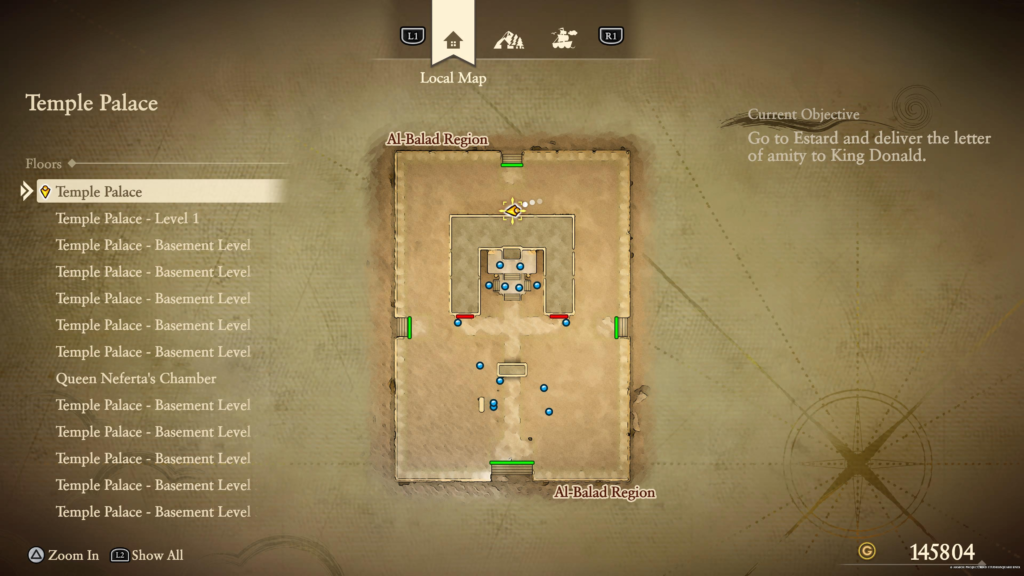Screen dimensions: 1024x576
Task: Open Queen Neferta's Chamber floor map
Action: click(136, 379)
